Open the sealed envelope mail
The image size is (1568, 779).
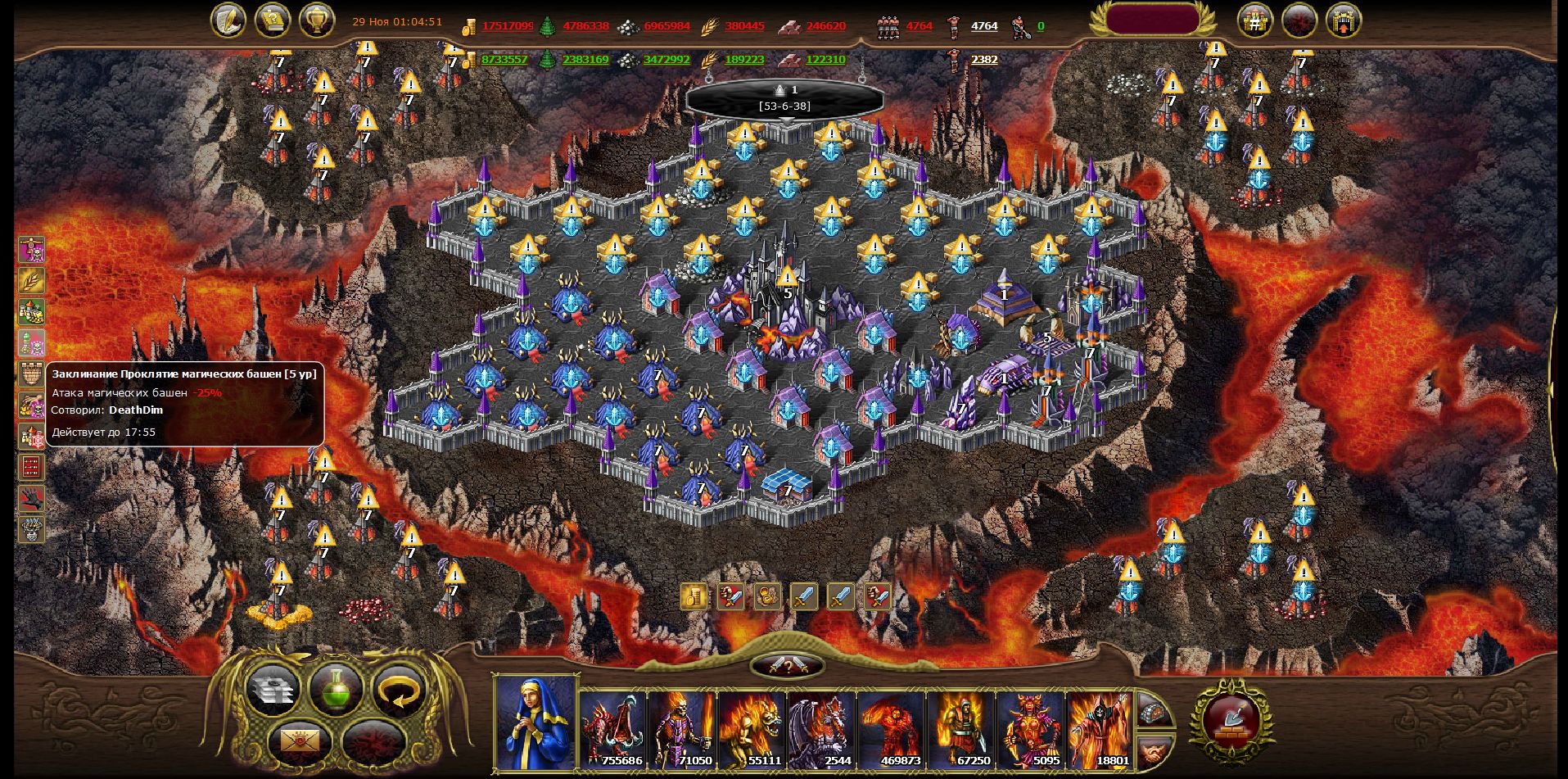click(x=300, y=742)
